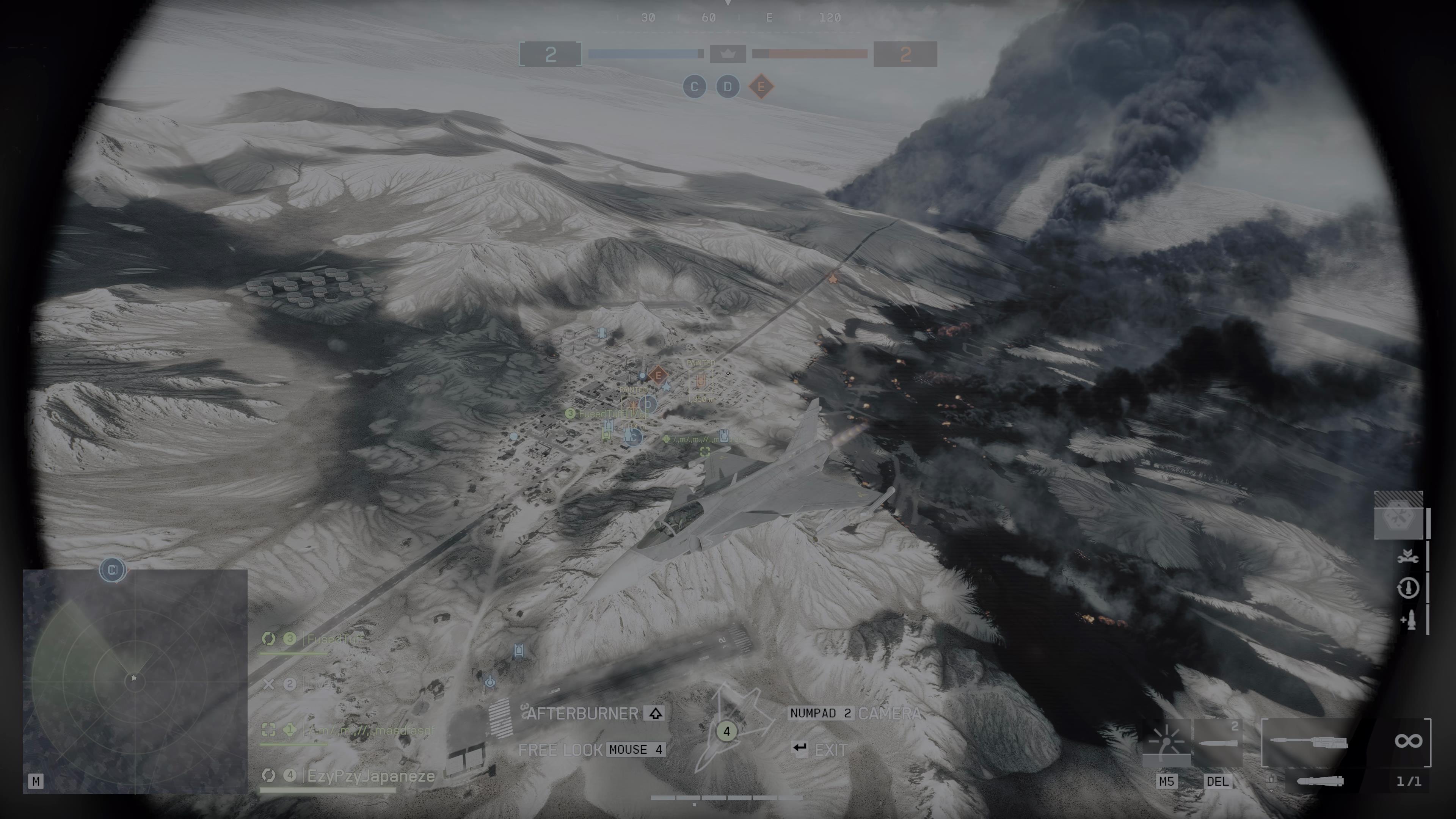Select objective D in the top HUD

coord(728,87)
